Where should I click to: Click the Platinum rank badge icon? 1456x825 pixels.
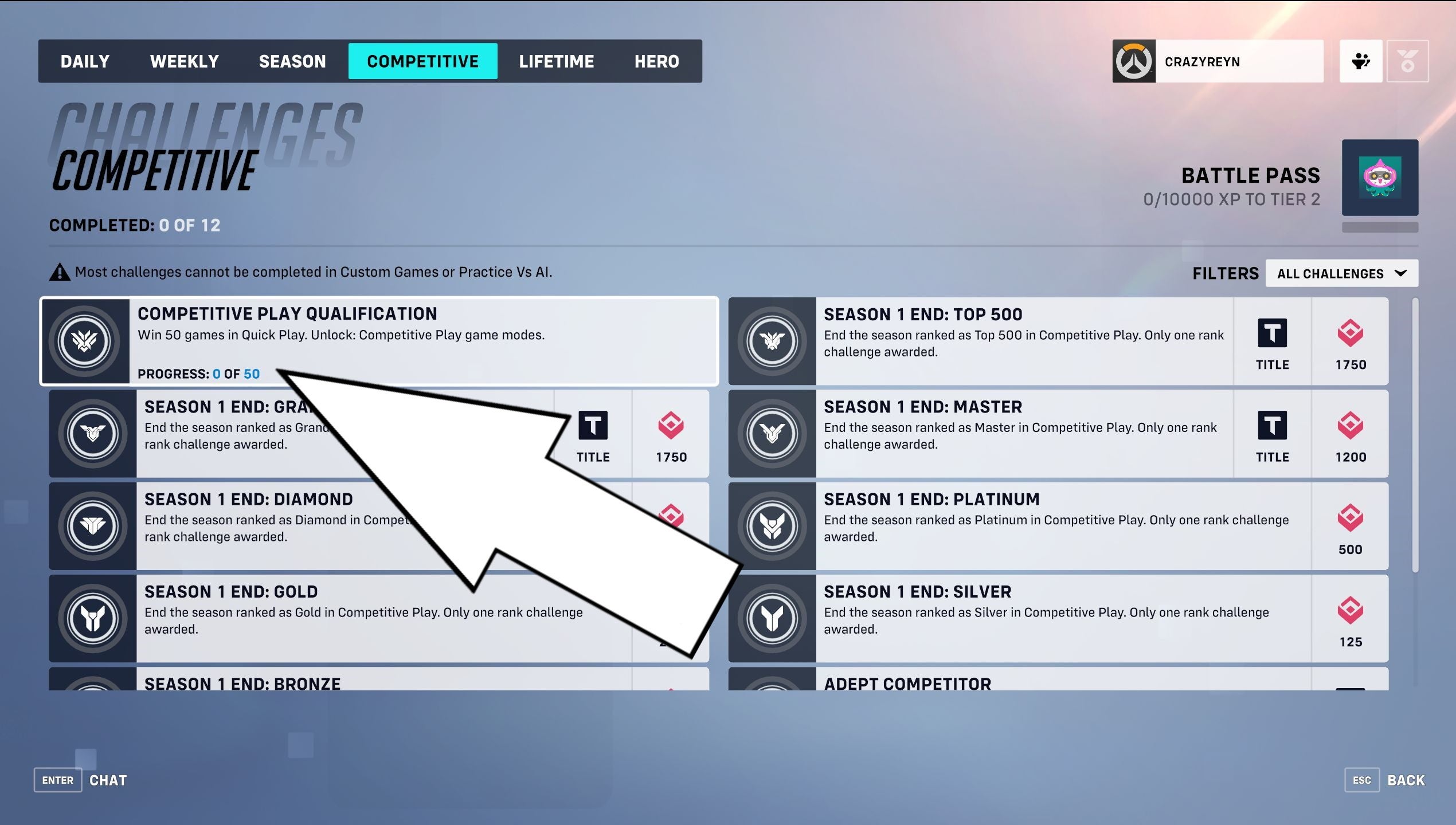pyautogui.click(x=772, y=526)
